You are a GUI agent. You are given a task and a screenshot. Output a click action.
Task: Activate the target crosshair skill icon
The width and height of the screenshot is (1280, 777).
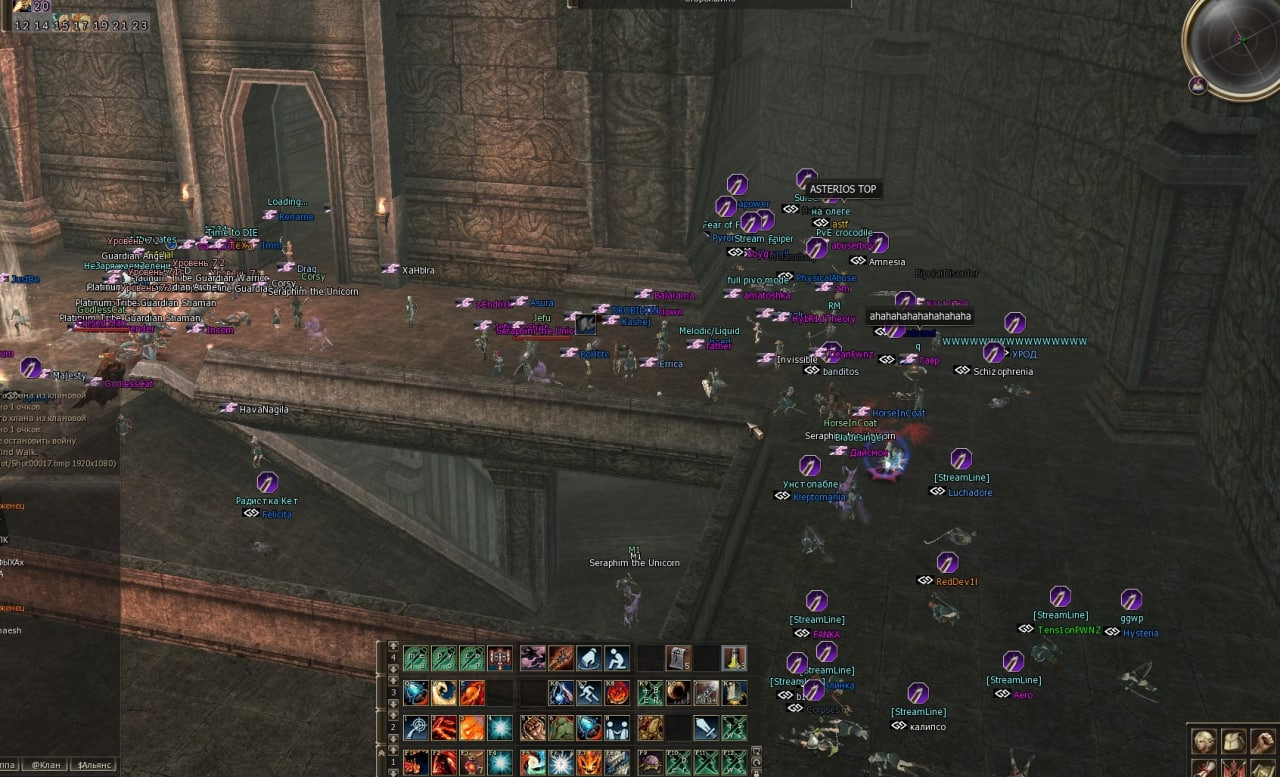coord(415,728)
